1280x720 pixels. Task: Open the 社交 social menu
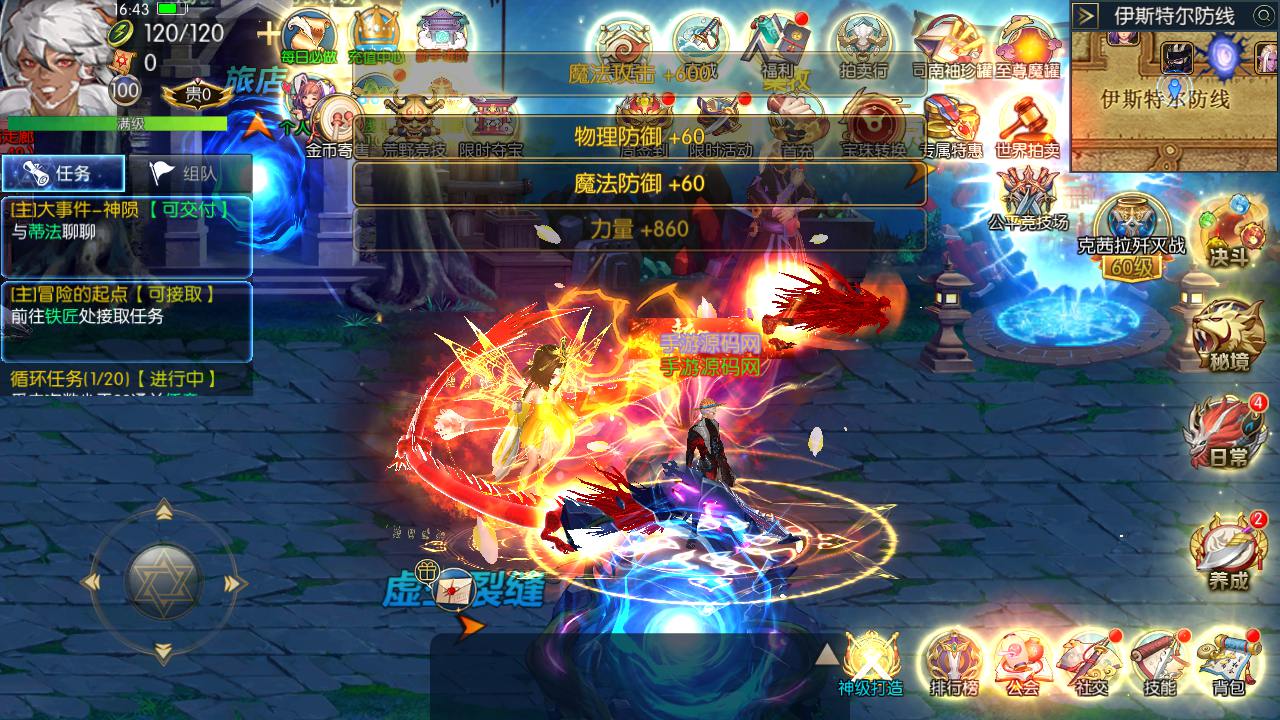pyautogui.click(x=1090, y=660)
